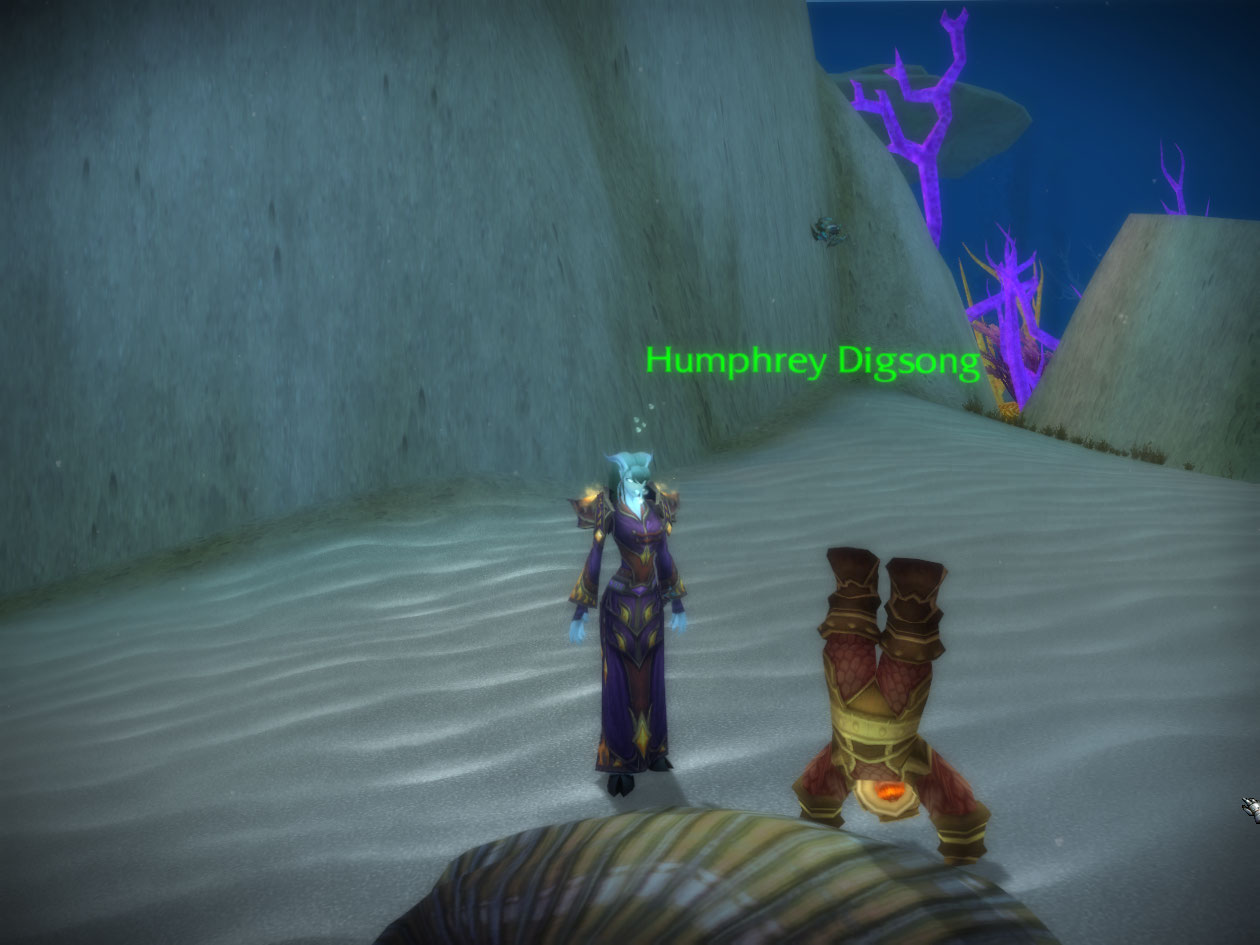Image resolution: width=1260 pixels, height=945 pixels.
Task: Select the Humphrey Digsong name label
Action: (811, 362)
